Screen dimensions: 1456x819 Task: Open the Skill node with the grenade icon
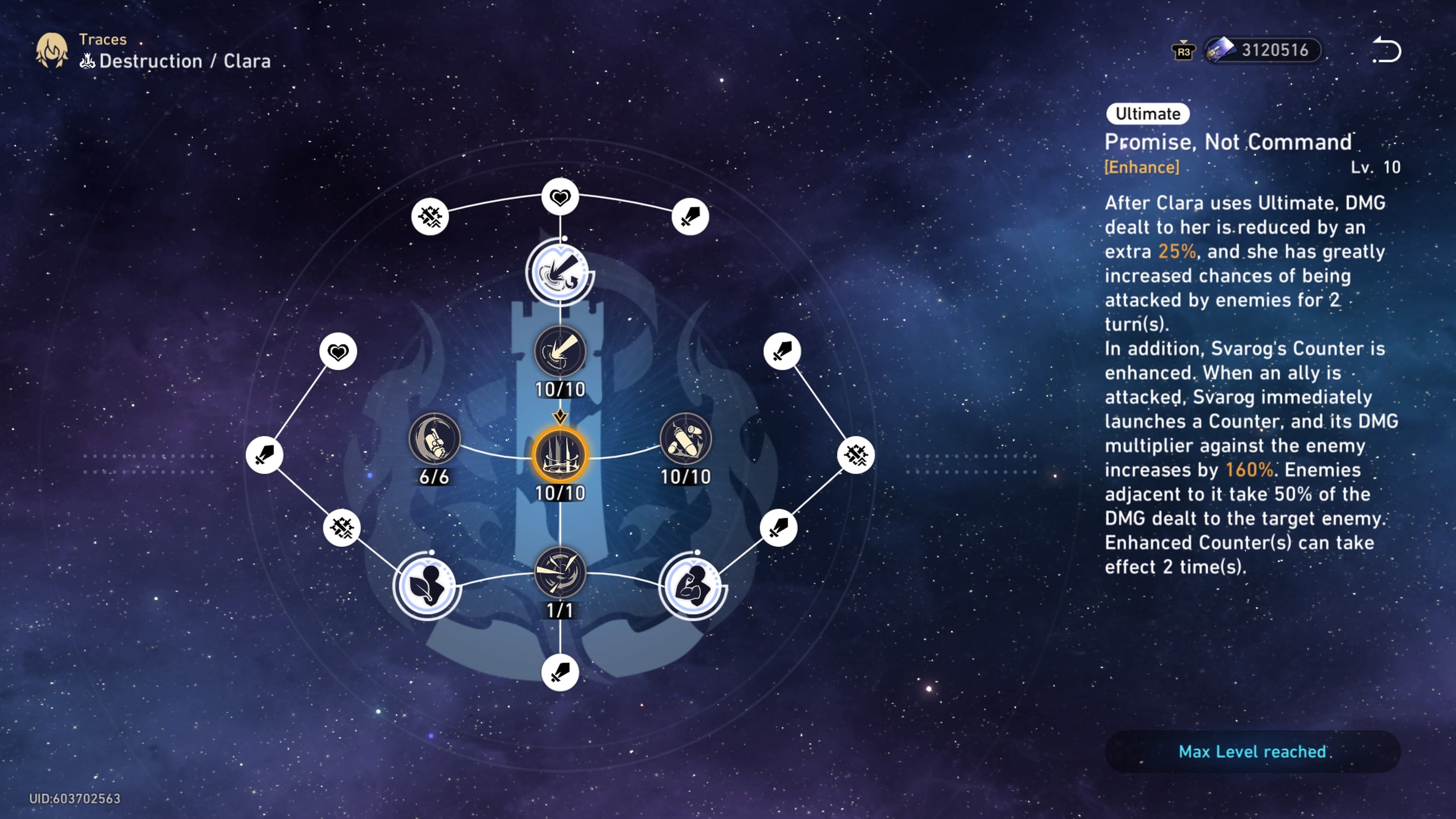[x=685, y=444]
